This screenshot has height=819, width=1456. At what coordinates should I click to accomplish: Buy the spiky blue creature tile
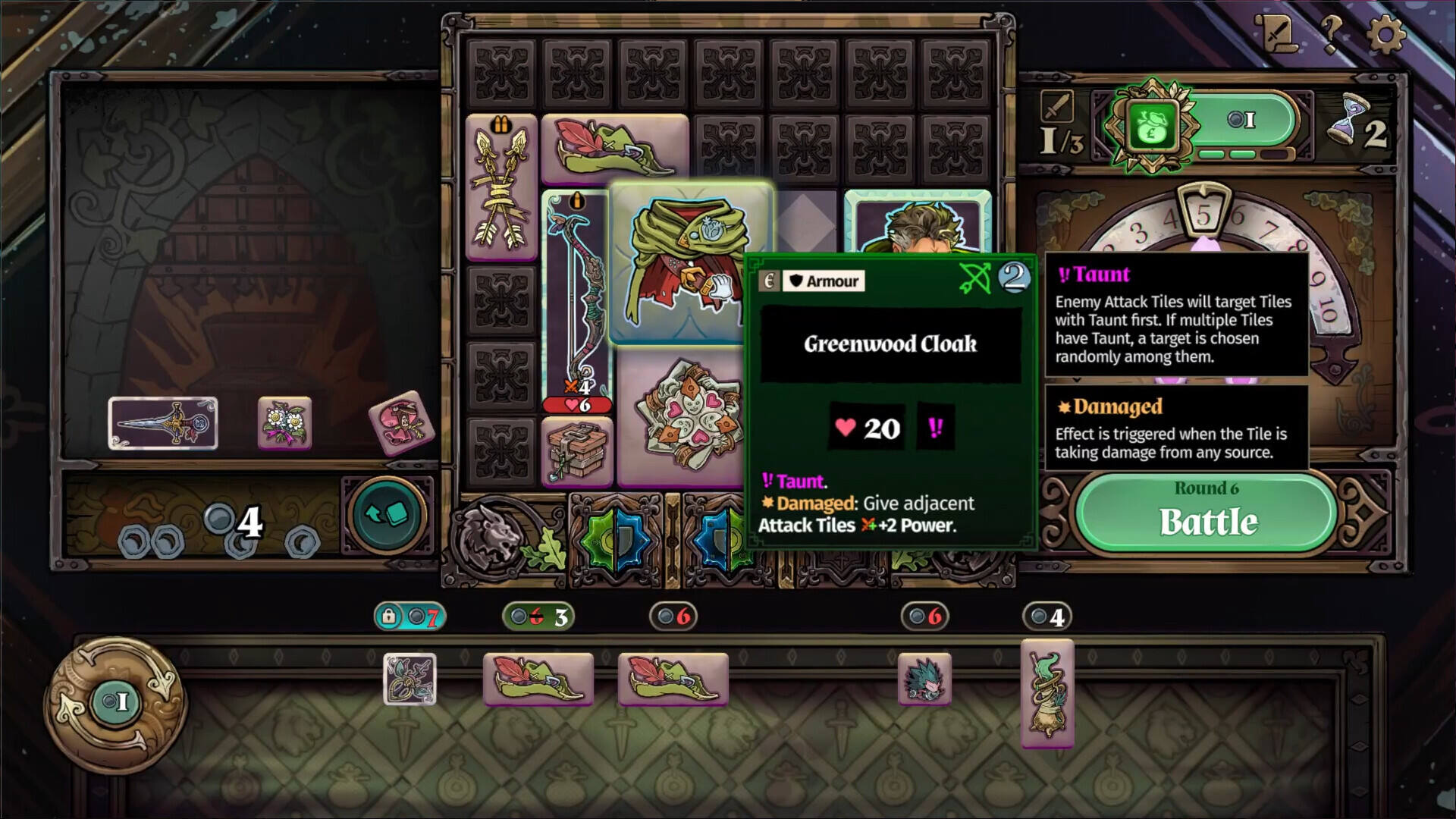pos(924,679)
